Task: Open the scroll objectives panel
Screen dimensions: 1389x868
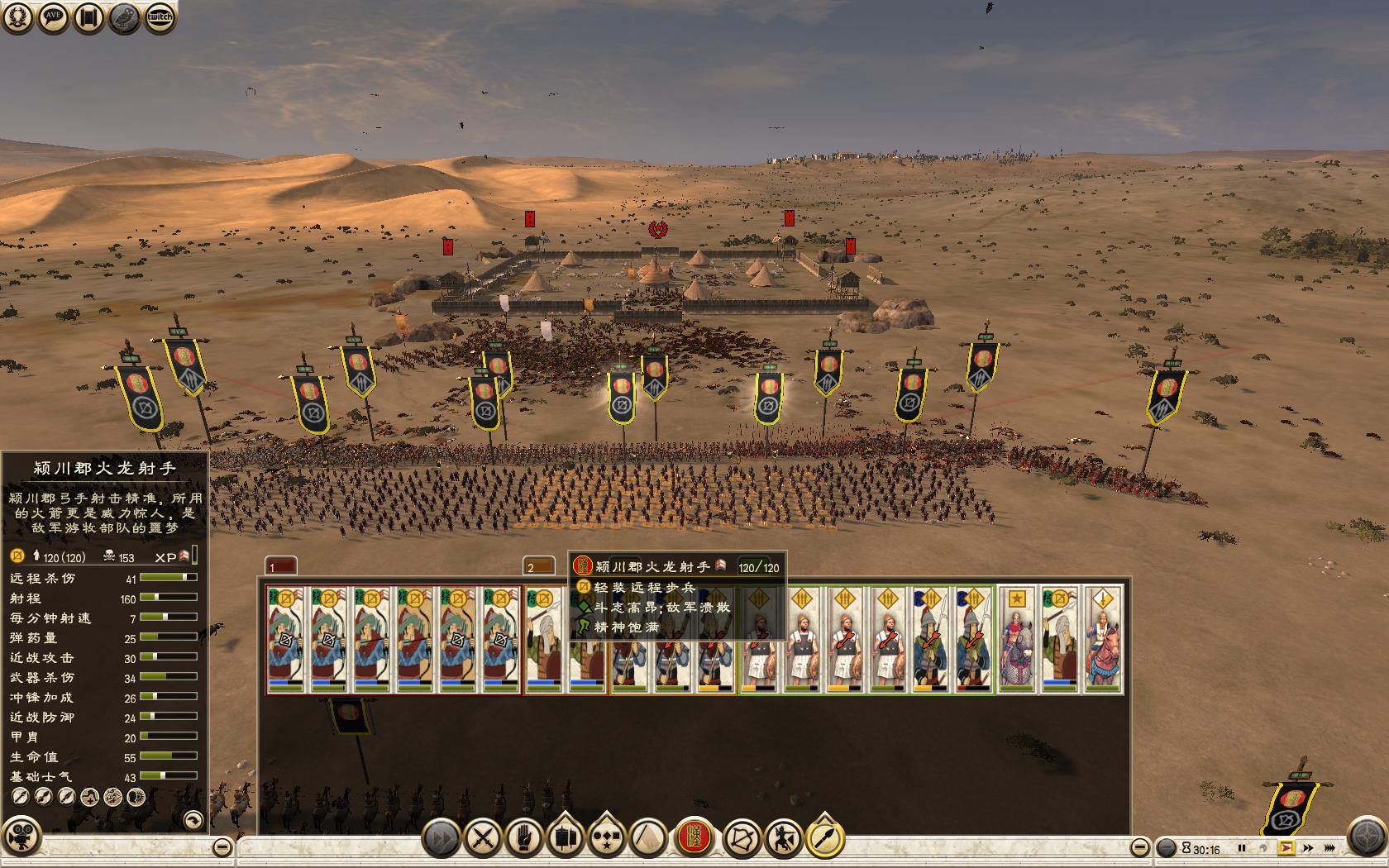Action: (x=89, y=17)
